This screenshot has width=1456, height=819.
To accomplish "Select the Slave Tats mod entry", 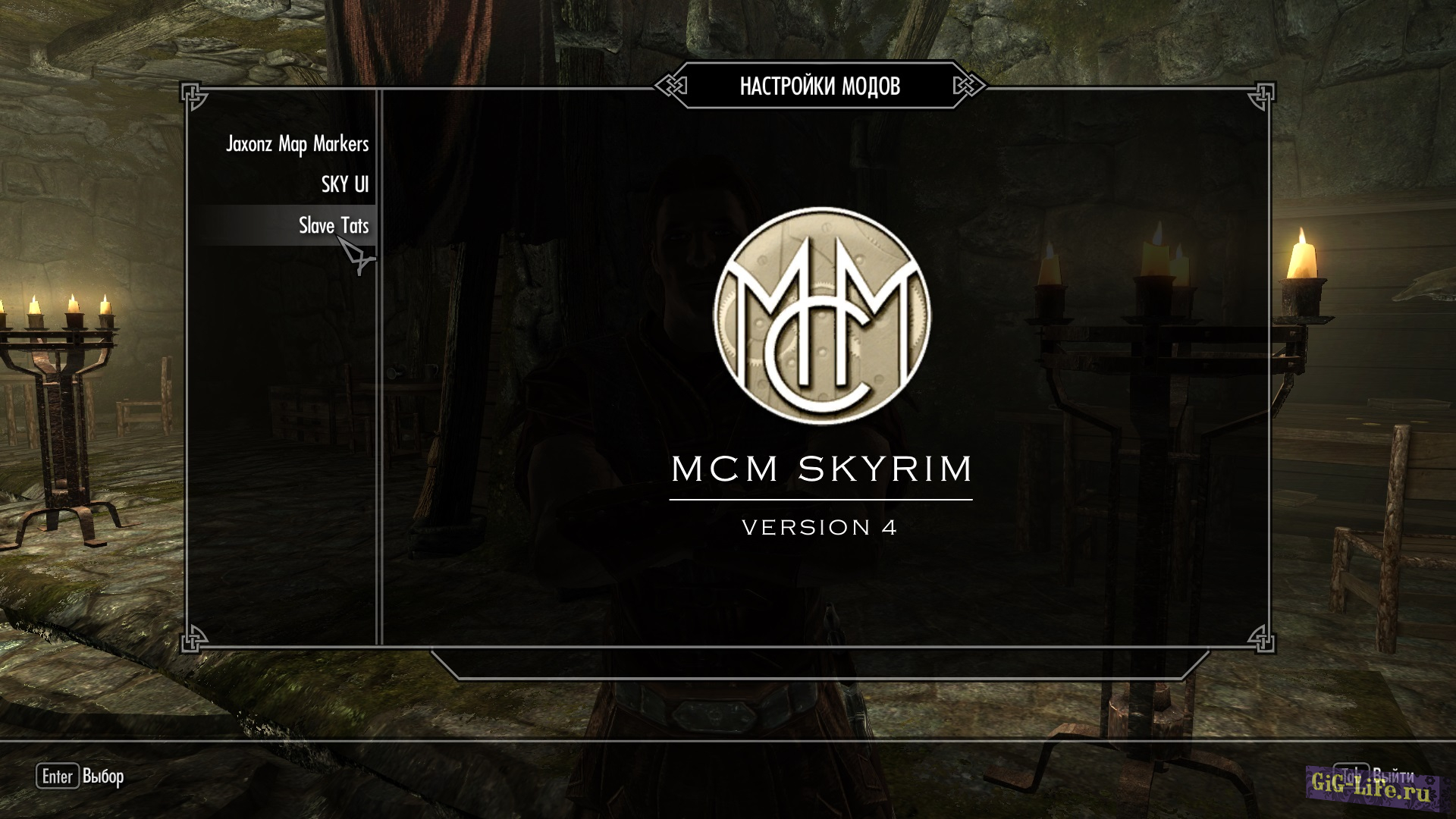I will click(x=334, y=225).
